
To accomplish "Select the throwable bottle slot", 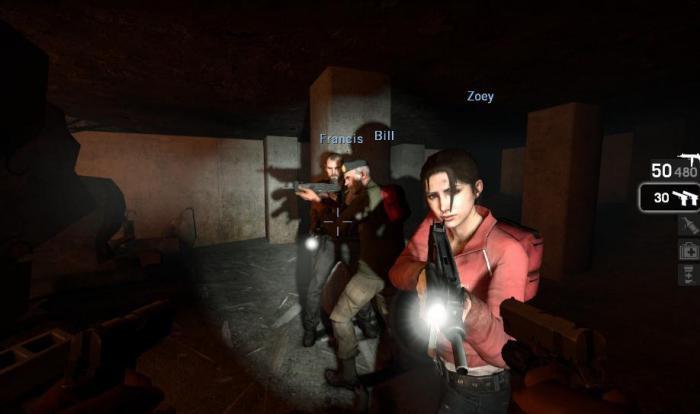I will (x=687, y=226).
